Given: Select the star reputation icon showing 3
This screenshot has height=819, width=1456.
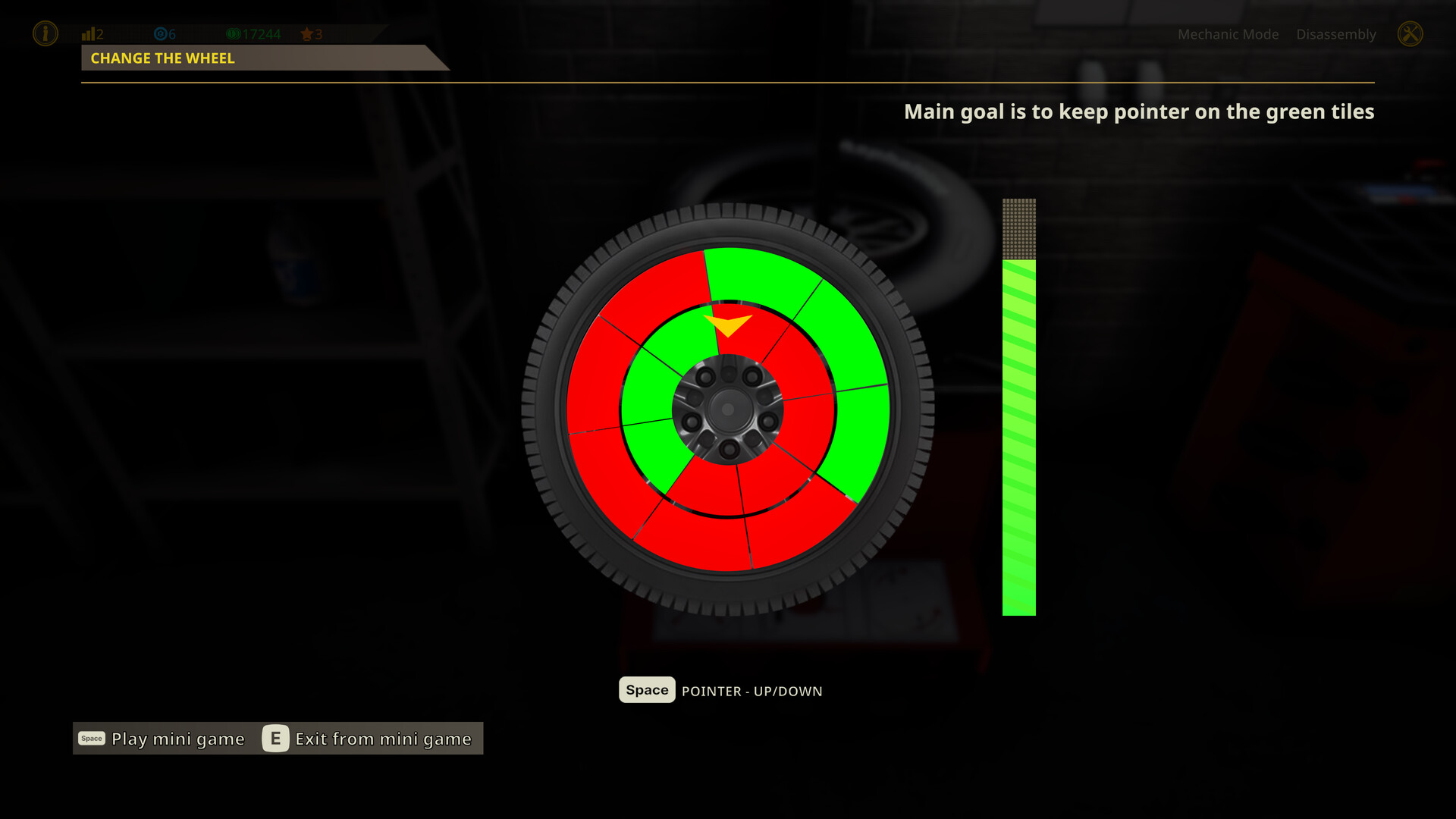Looking at the screenshot, I should click(308, 33).
